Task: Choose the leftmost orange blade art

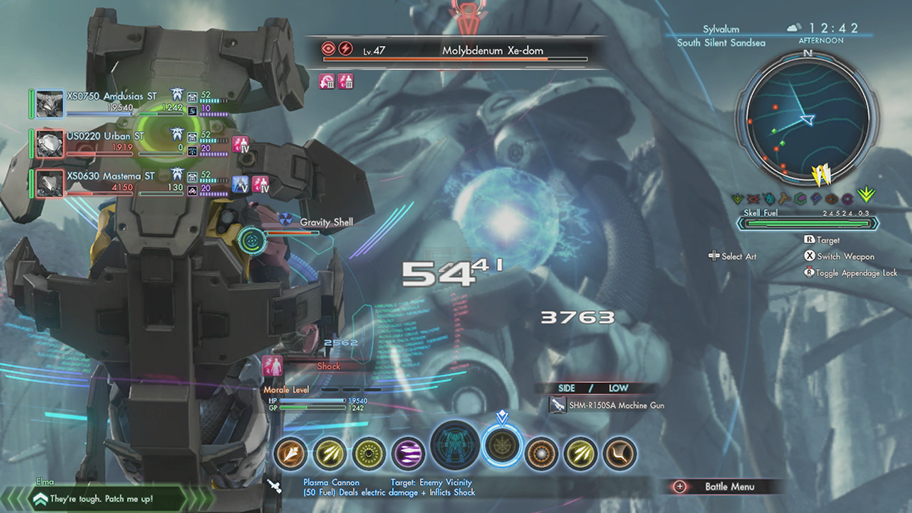Action: [x=291, y=454]
